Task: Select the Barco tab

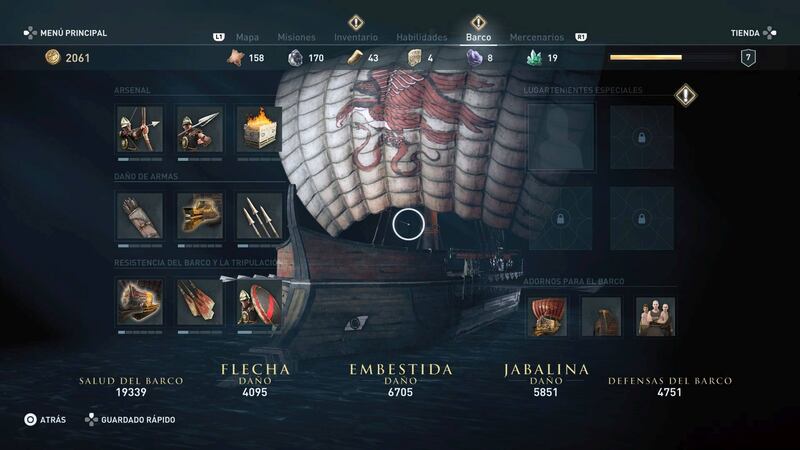Action: pos(478,37)
